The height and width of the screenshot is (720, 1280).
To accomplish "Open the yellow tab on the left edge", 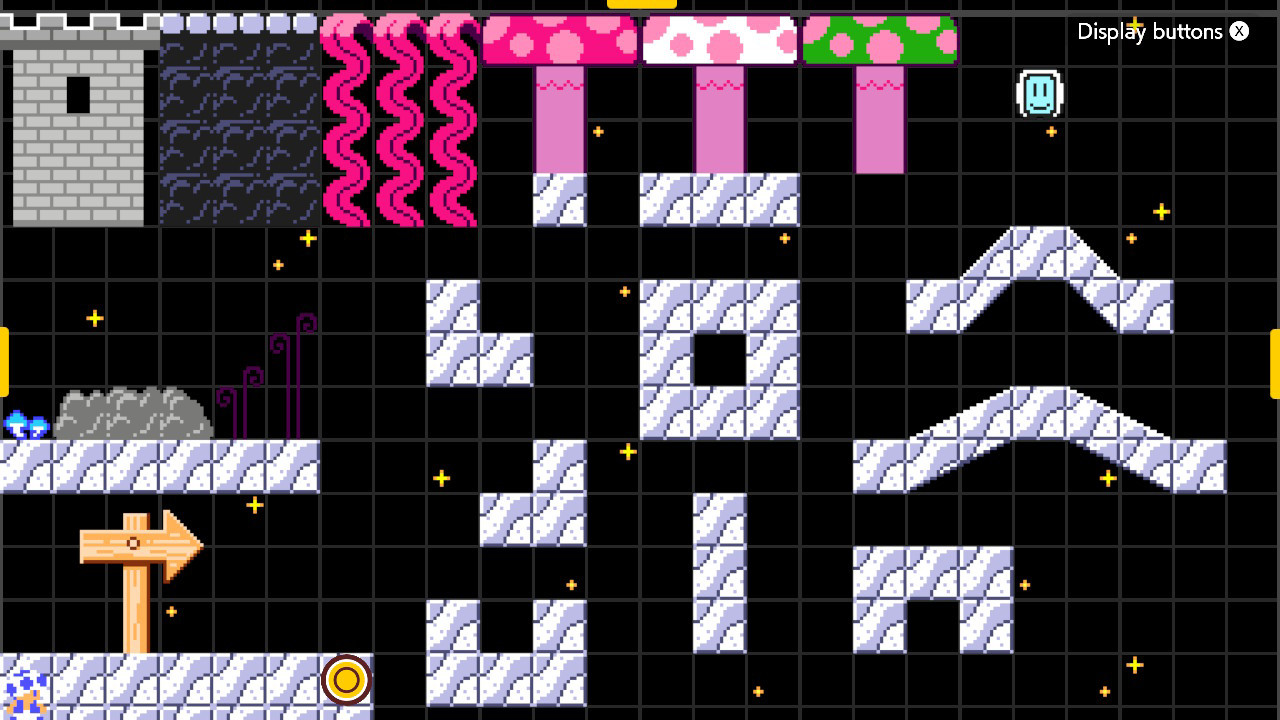I will click(x=4, y=360).
